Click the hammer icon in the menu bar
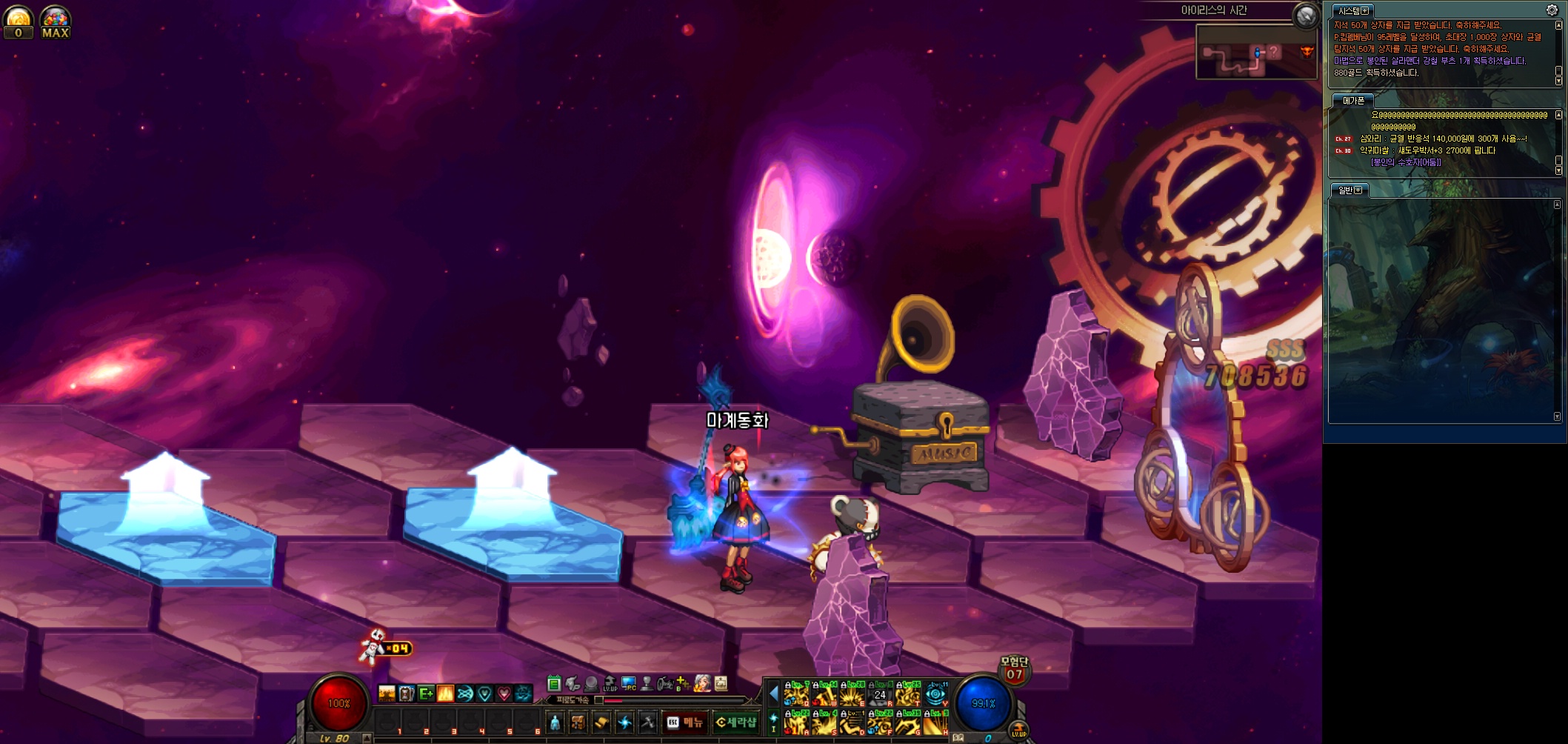Viewport: 1568px width, 744px height. pyautogui.click(x=648, y=722)
